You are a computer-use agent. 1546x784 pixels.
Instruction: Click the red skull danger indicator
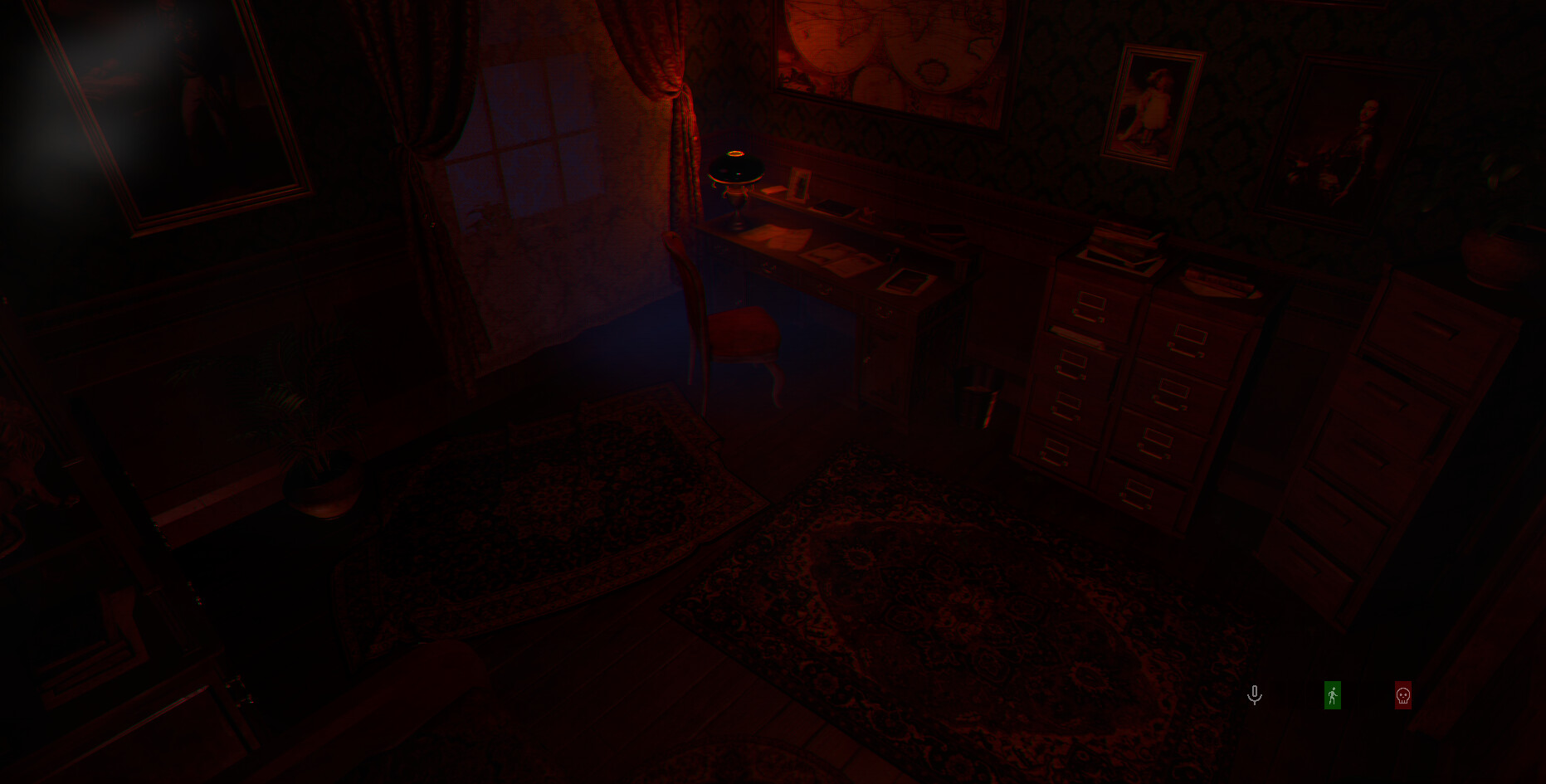pyautogui.click(x=1402, y=695)
